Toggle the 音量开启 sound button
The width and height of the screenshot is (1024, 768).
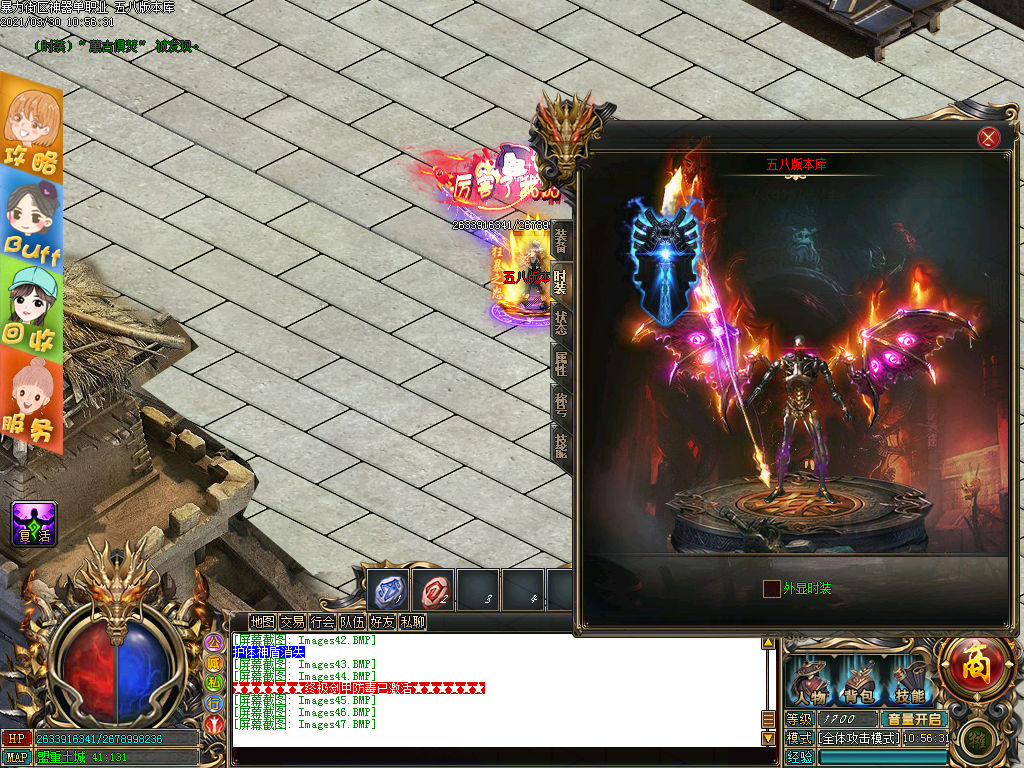913,719
